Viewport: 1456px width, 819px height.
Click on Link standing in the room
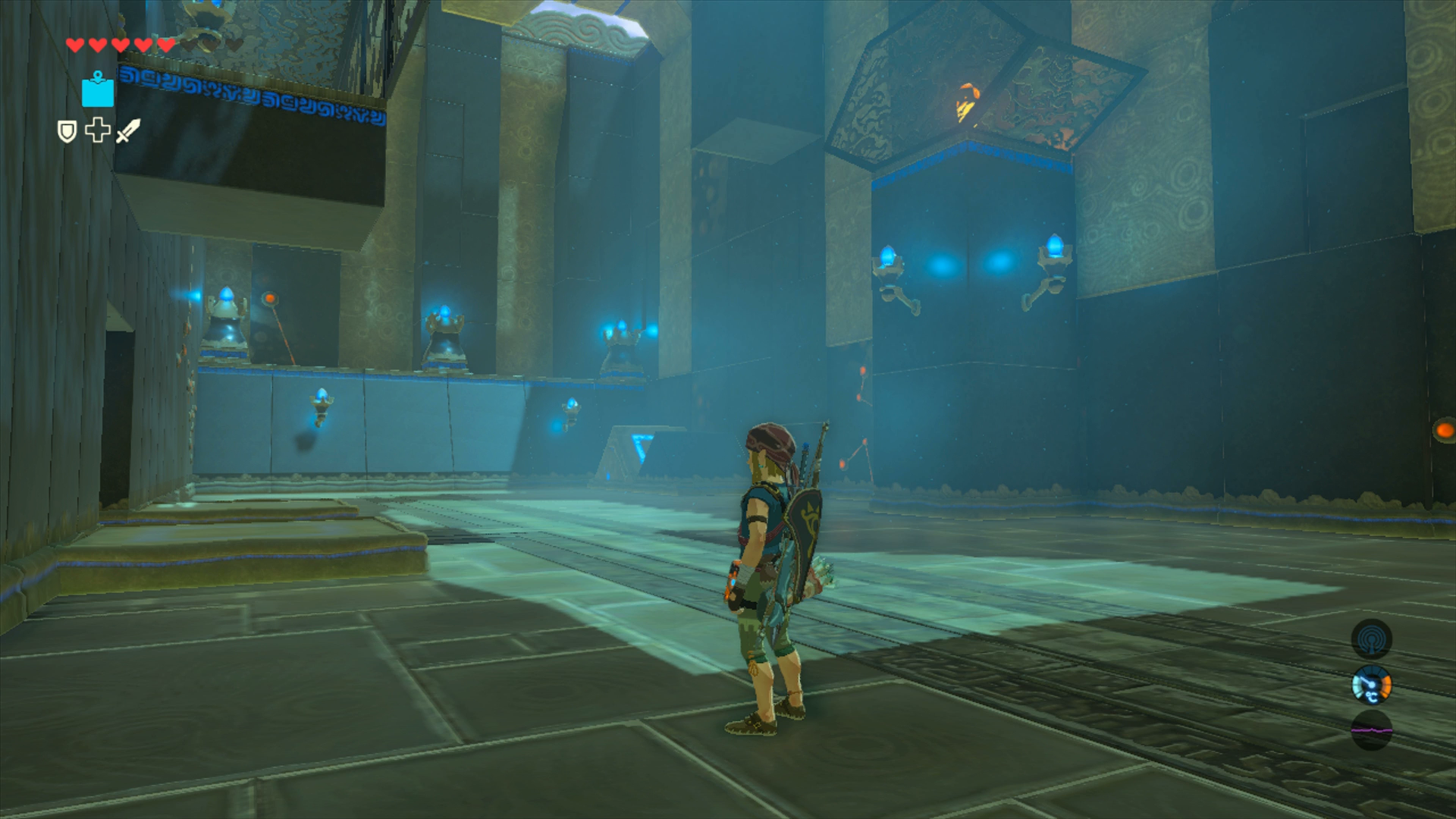(766, 576)
